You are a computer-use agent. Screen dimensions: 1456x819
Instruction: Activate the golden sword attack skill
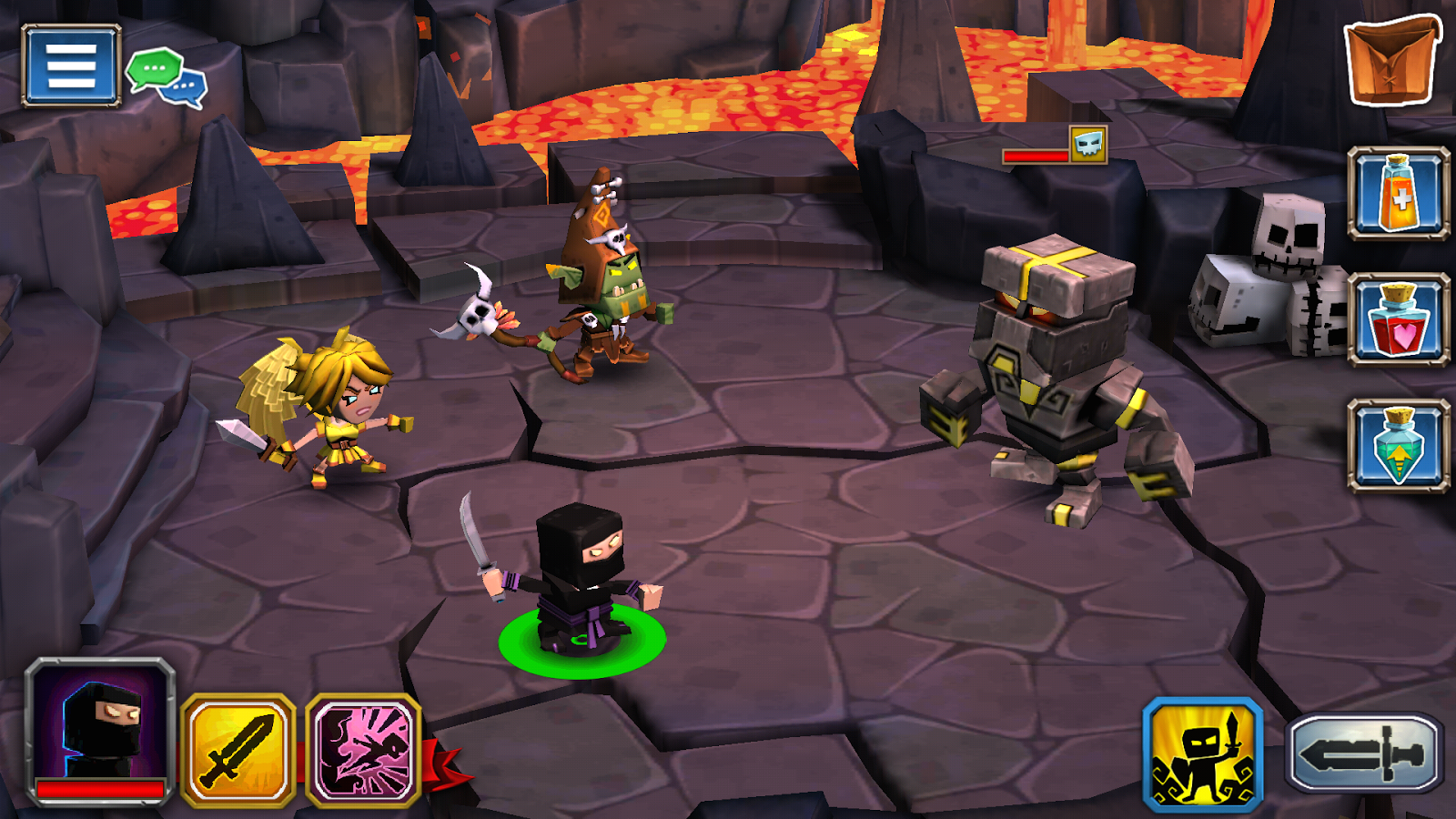pyautogui.click(x=238, y=751)
